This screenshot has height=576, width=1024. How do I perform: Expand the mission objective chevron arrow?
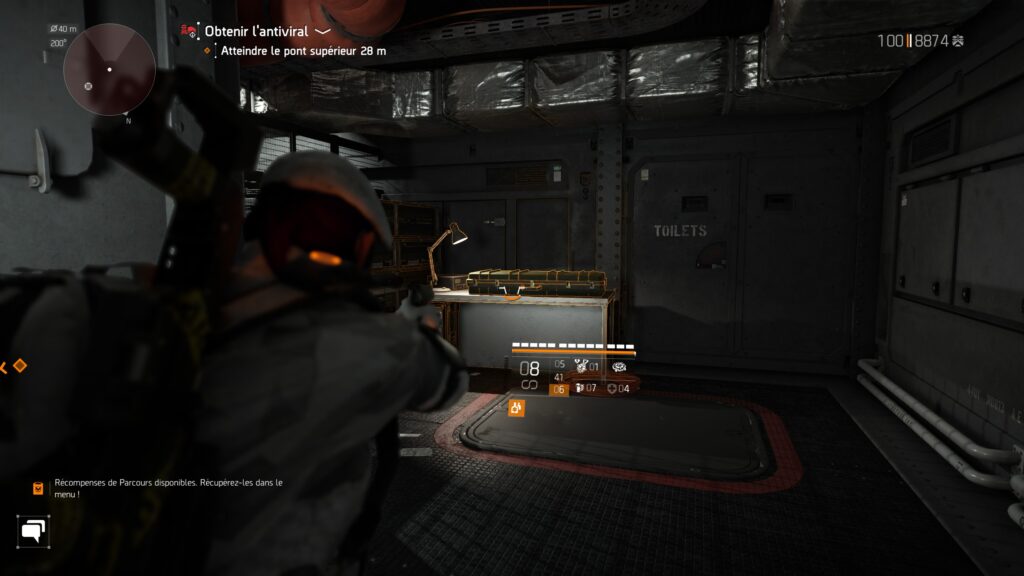tap(323, 31)
